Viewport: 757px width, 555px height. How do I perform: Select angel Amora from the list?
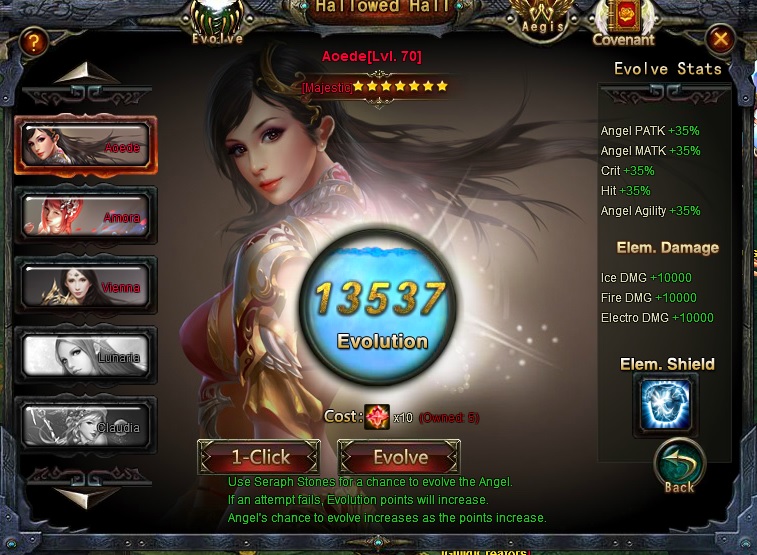tap(85, 216)
